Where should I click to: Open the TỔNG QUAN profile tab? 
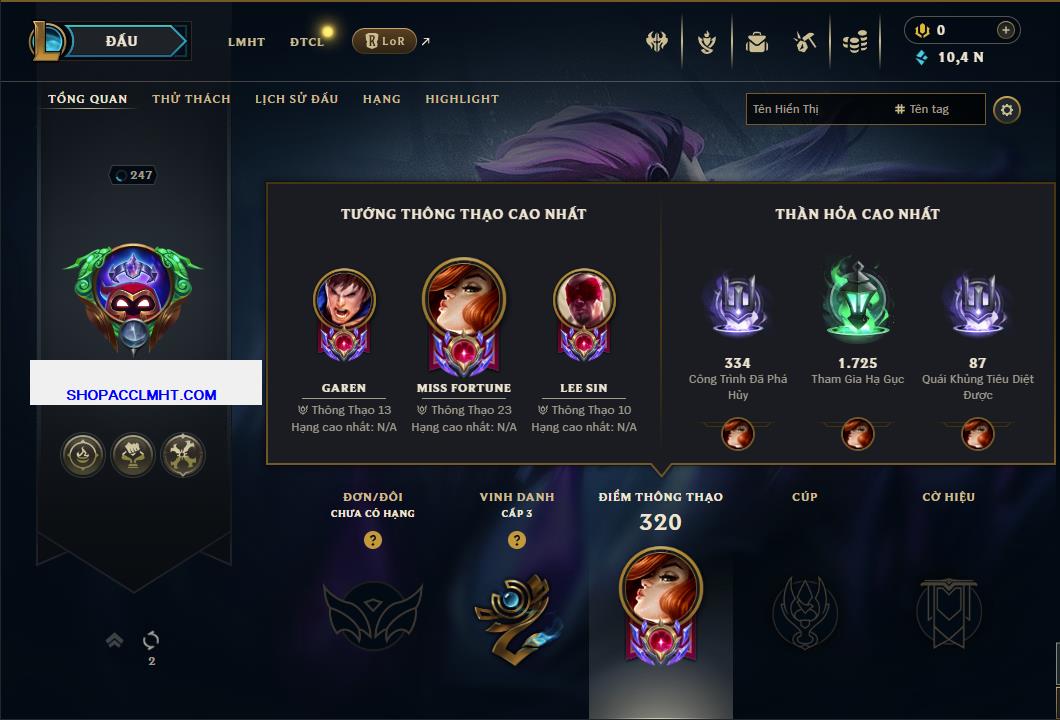tap(88, 99)
